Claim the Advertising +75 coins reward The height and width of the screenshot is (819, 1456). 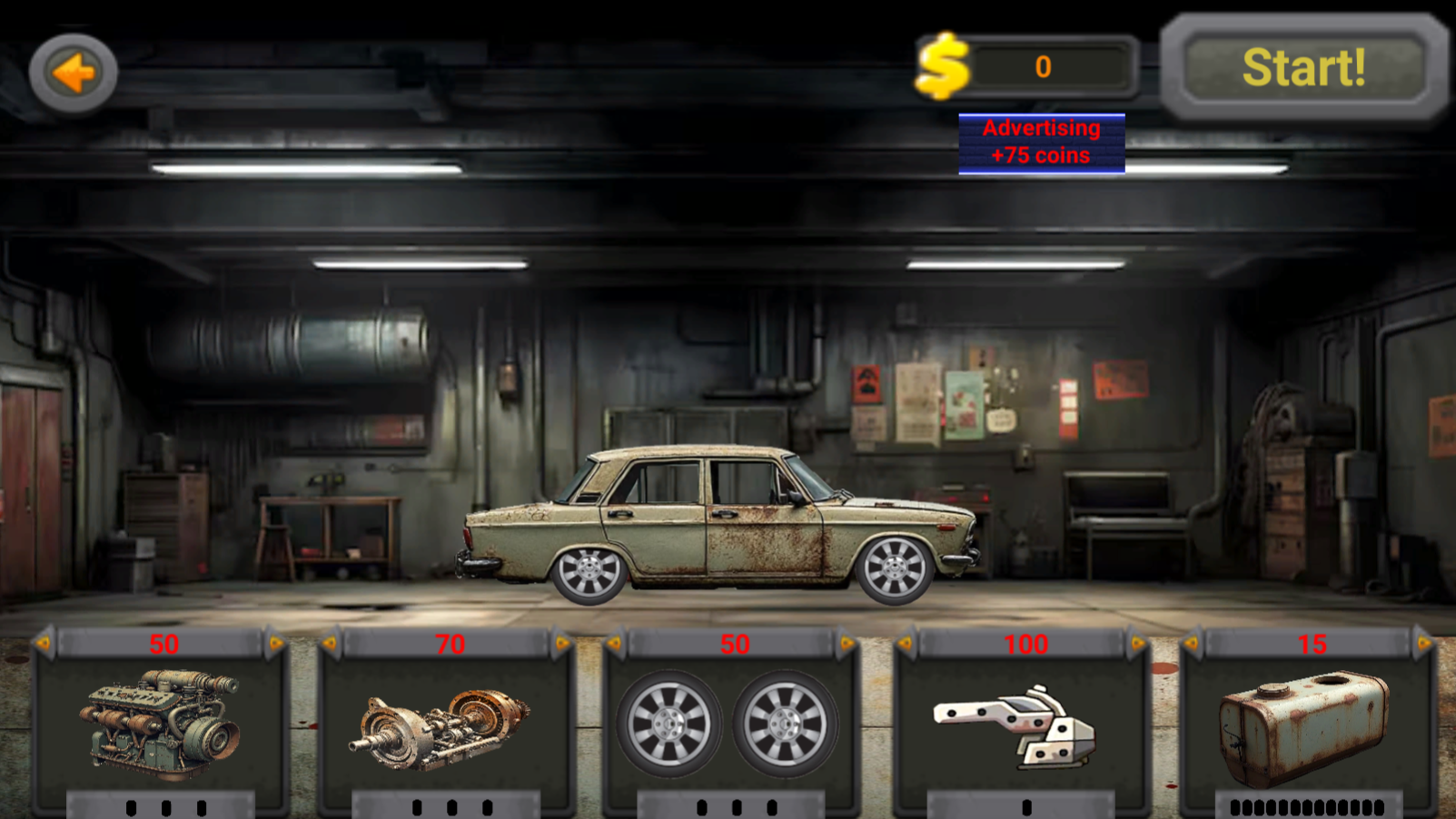(1040, 142)
